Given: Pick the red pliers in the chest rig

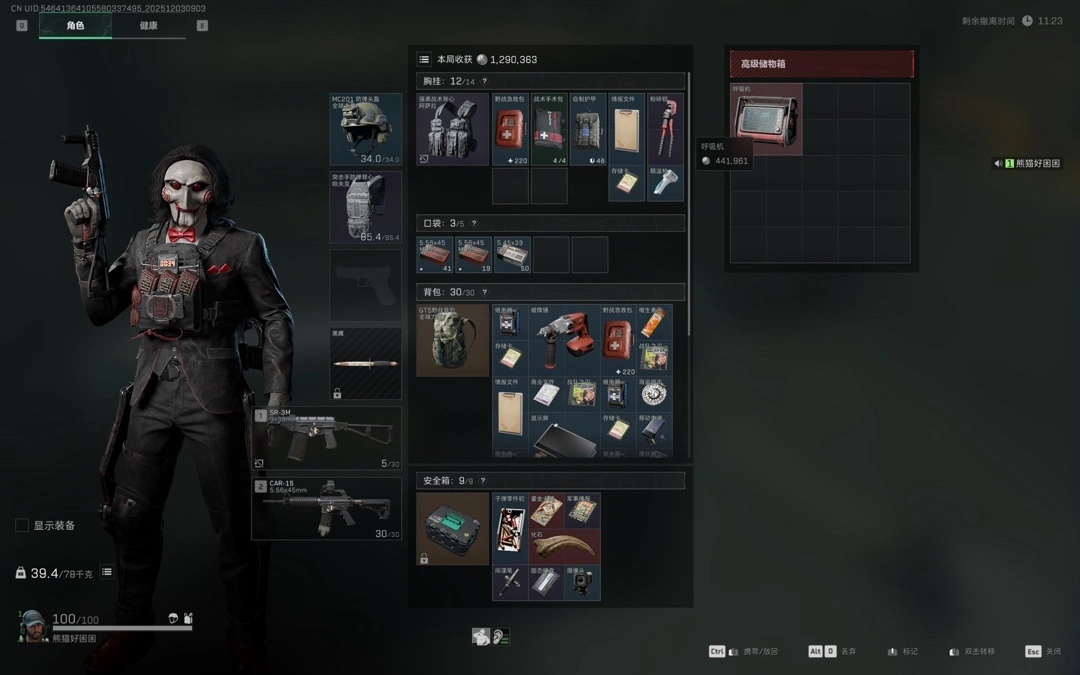Looking at the screenshot, I should click(x=665, y=129).
